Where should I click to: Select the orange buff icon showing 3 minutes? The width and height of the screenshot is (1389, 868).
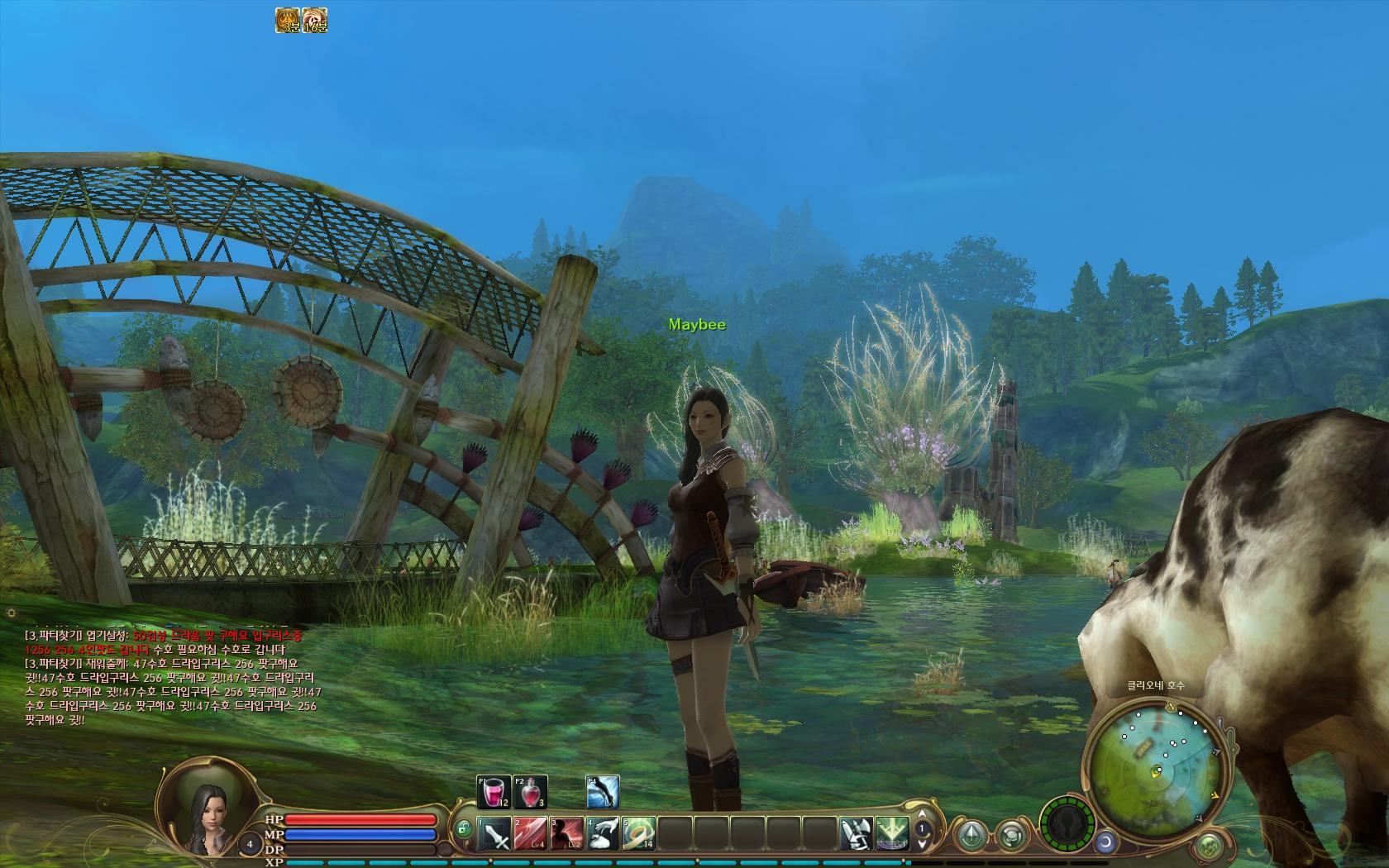pos(289,21)
